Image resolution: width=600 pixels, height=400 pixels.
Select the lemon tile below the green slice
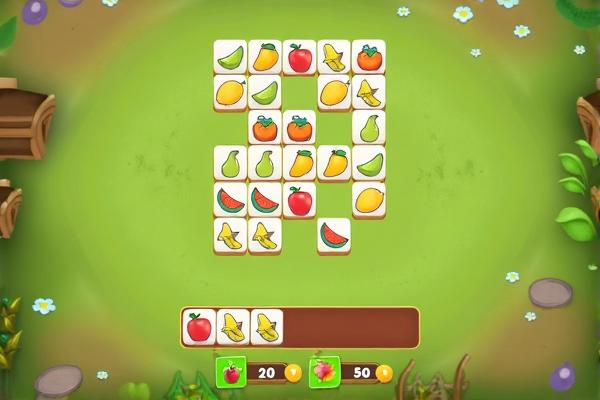tap(368, 200)
